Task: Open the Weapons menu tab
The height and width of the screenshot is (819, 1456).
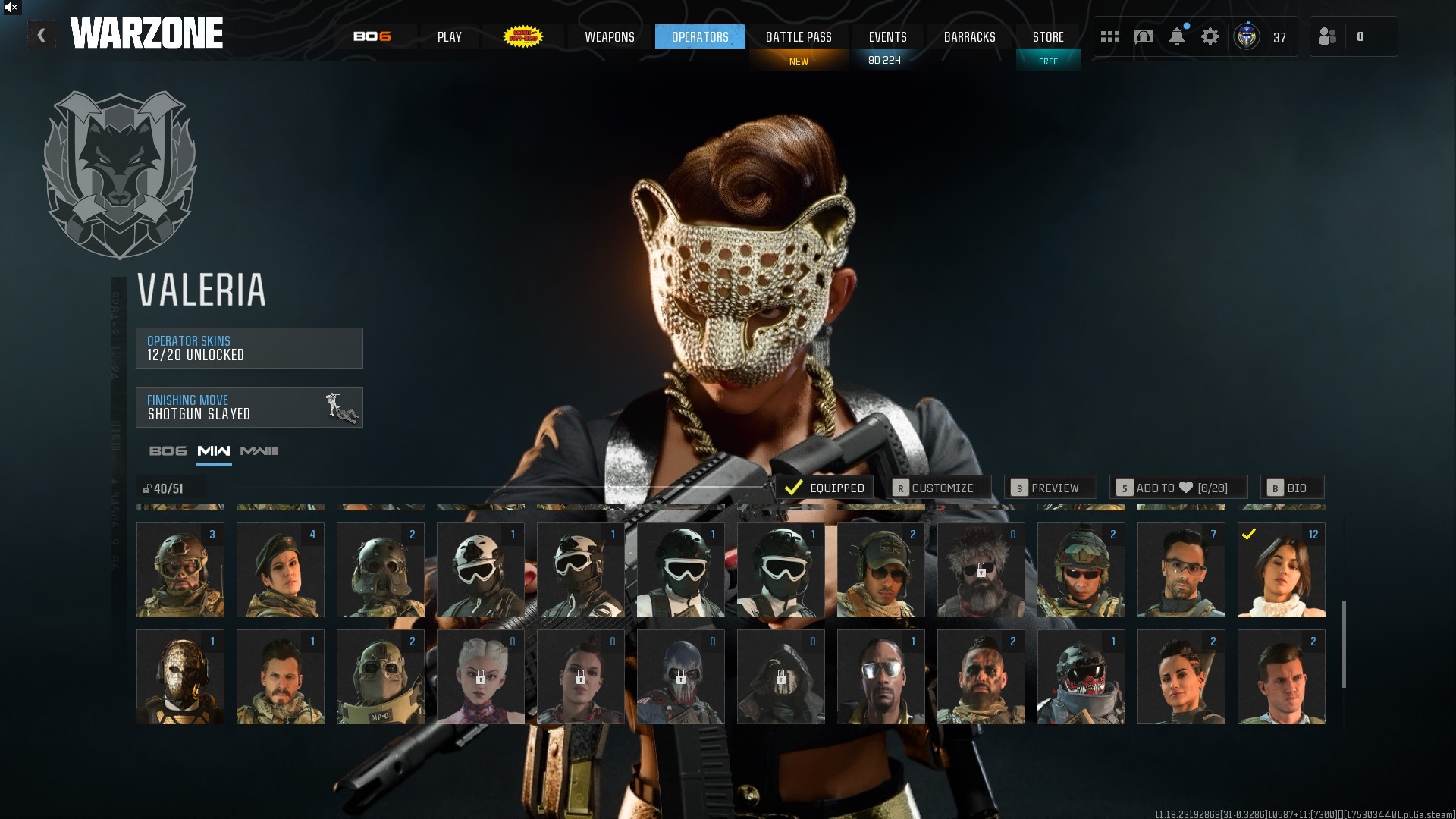Action: click(609, 36)
